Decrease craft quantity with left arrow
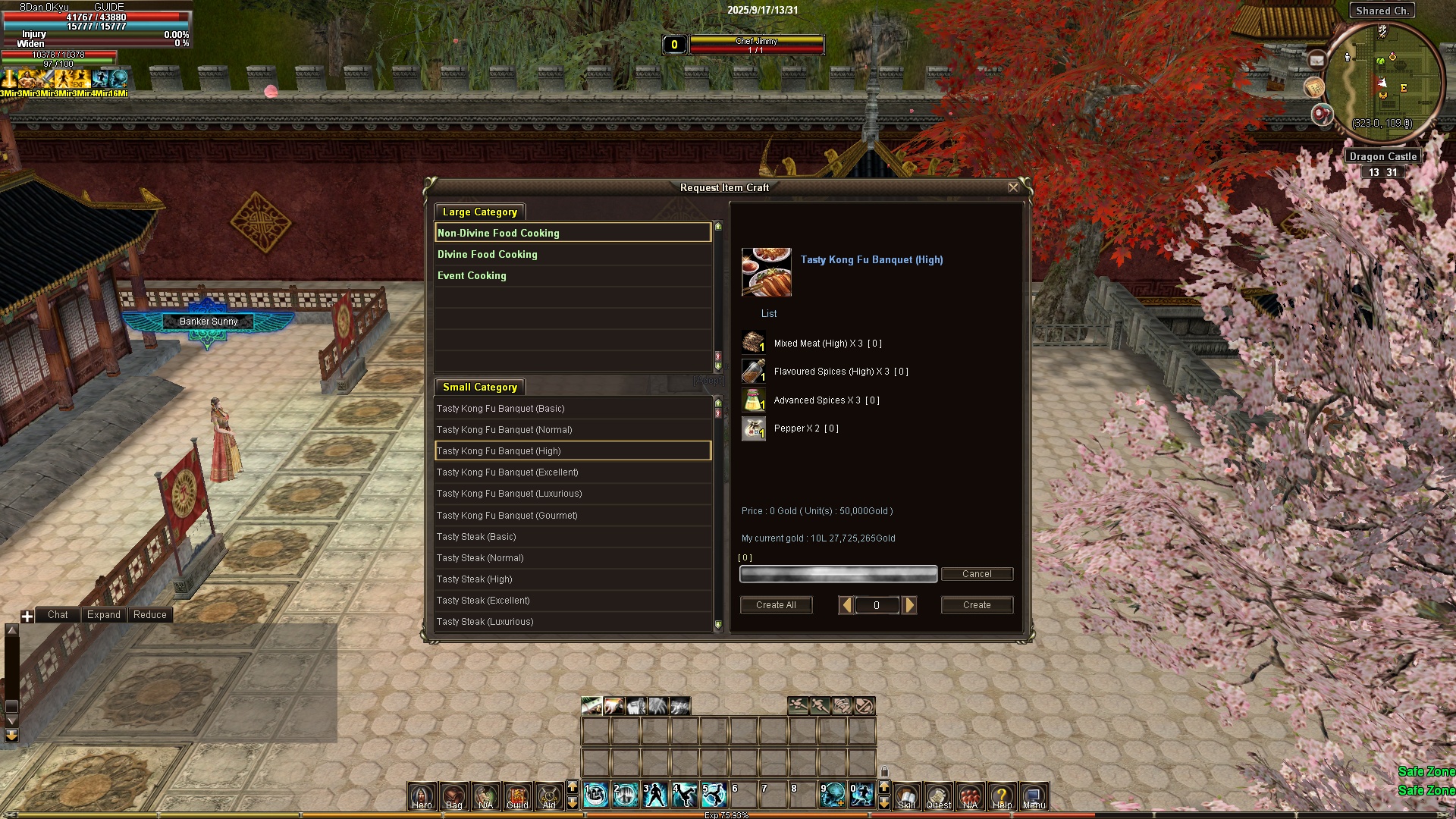The height and width of the screenshot is (819, 1456). 846,605
